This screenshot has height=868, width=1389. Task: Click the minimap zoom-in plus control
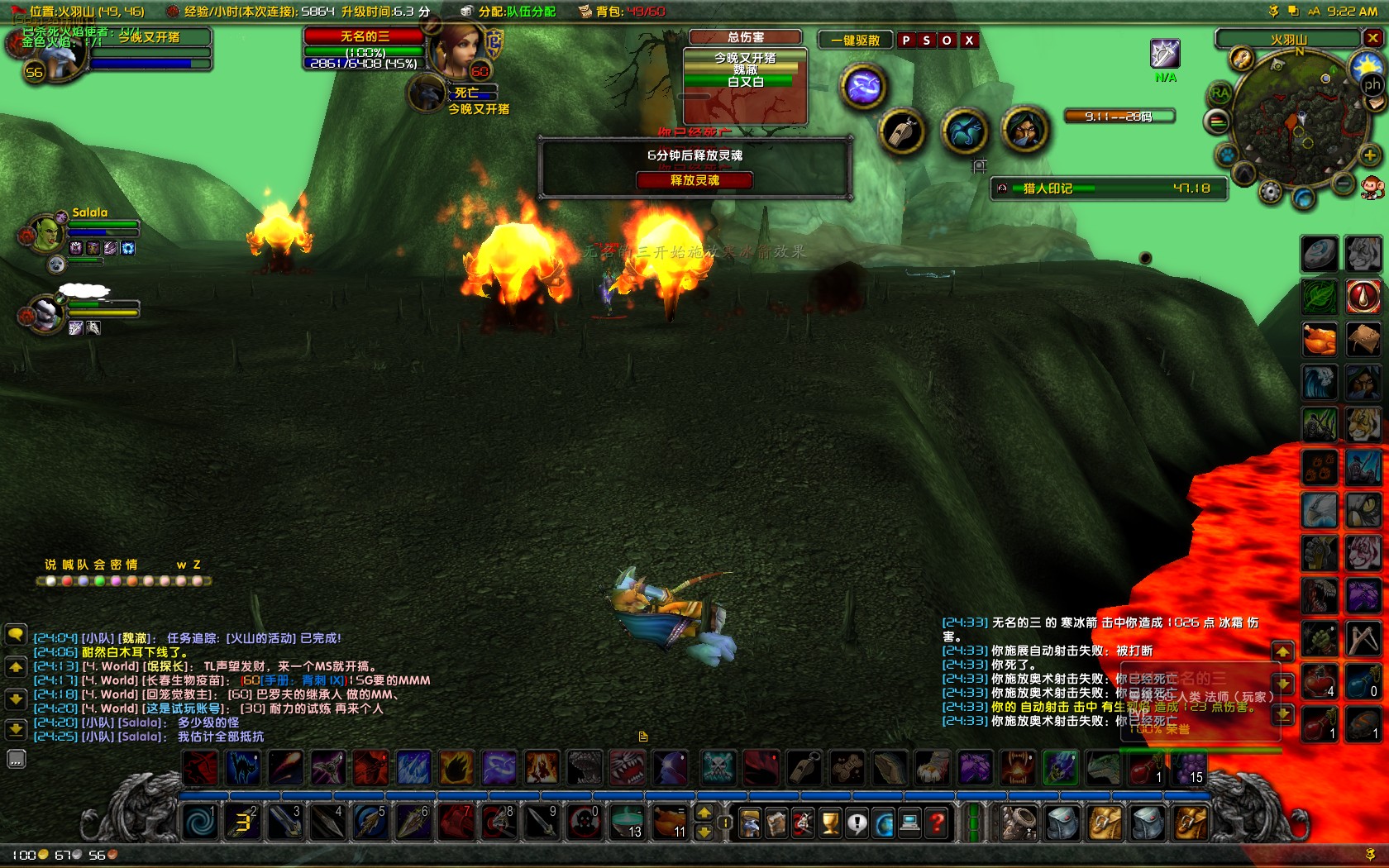[1369, 155]
